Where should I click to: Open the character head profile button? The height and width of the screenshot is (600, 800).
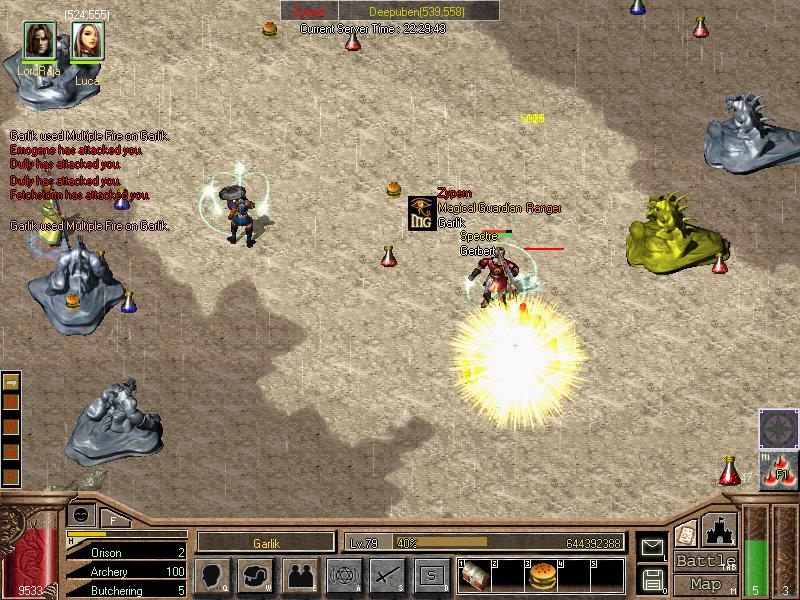pyautogui.click(x=212, y=575)
